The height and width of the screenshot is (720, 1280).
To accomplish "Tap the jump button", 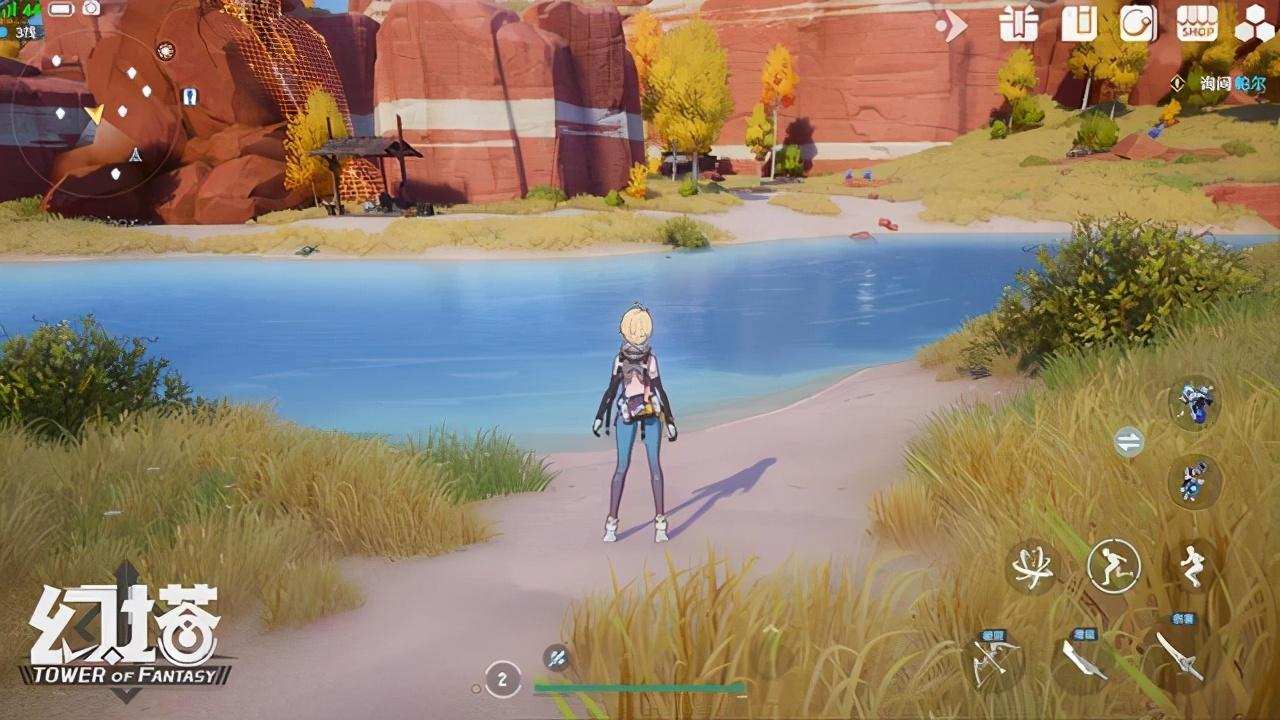I will point(1193,566).
